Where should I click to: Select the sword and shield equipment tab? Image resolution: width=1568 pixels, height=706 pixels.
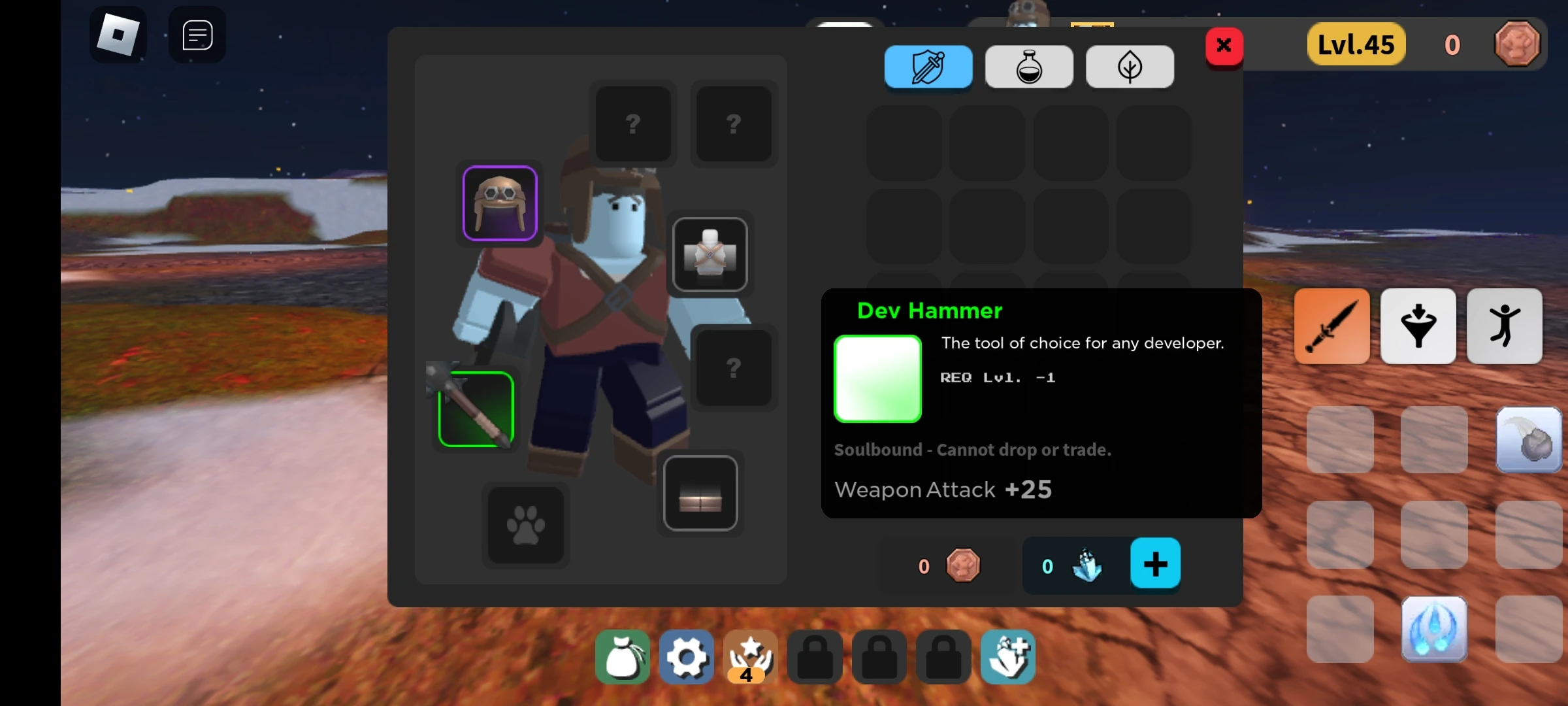pyautogui.click(x=928, y=66)
